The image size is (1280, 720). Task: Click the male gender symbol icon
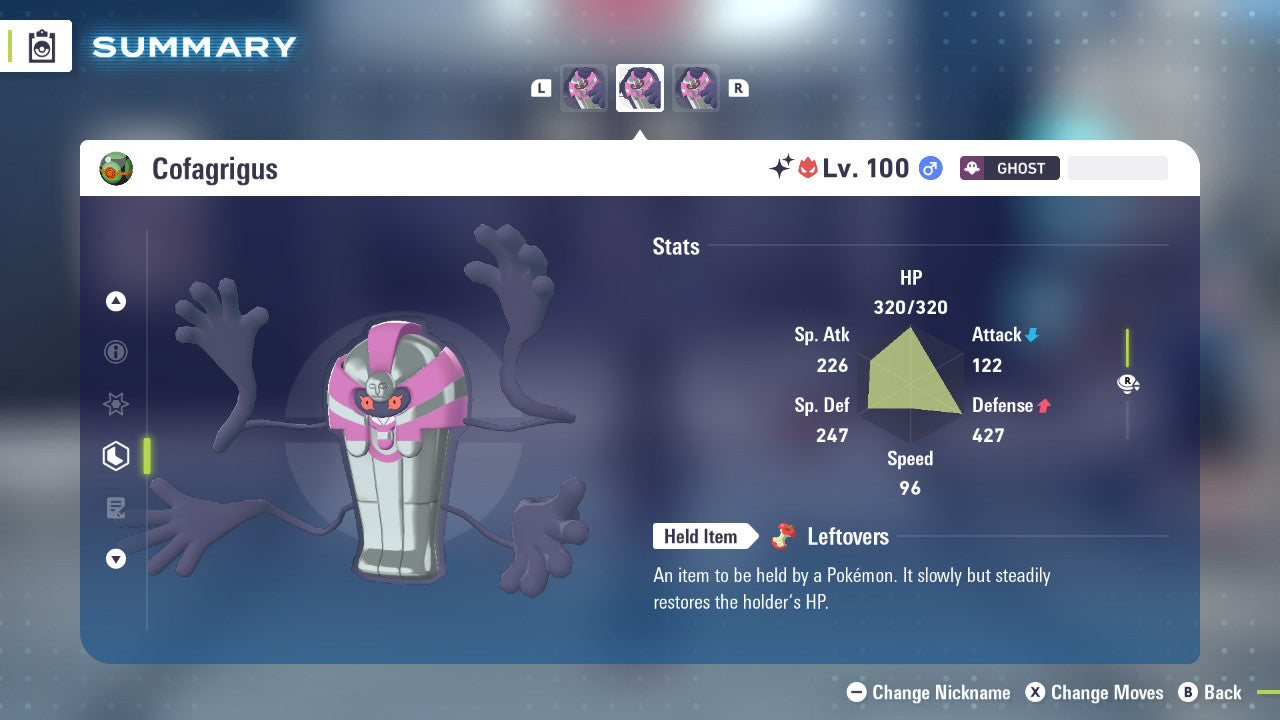tap(930, 168)
